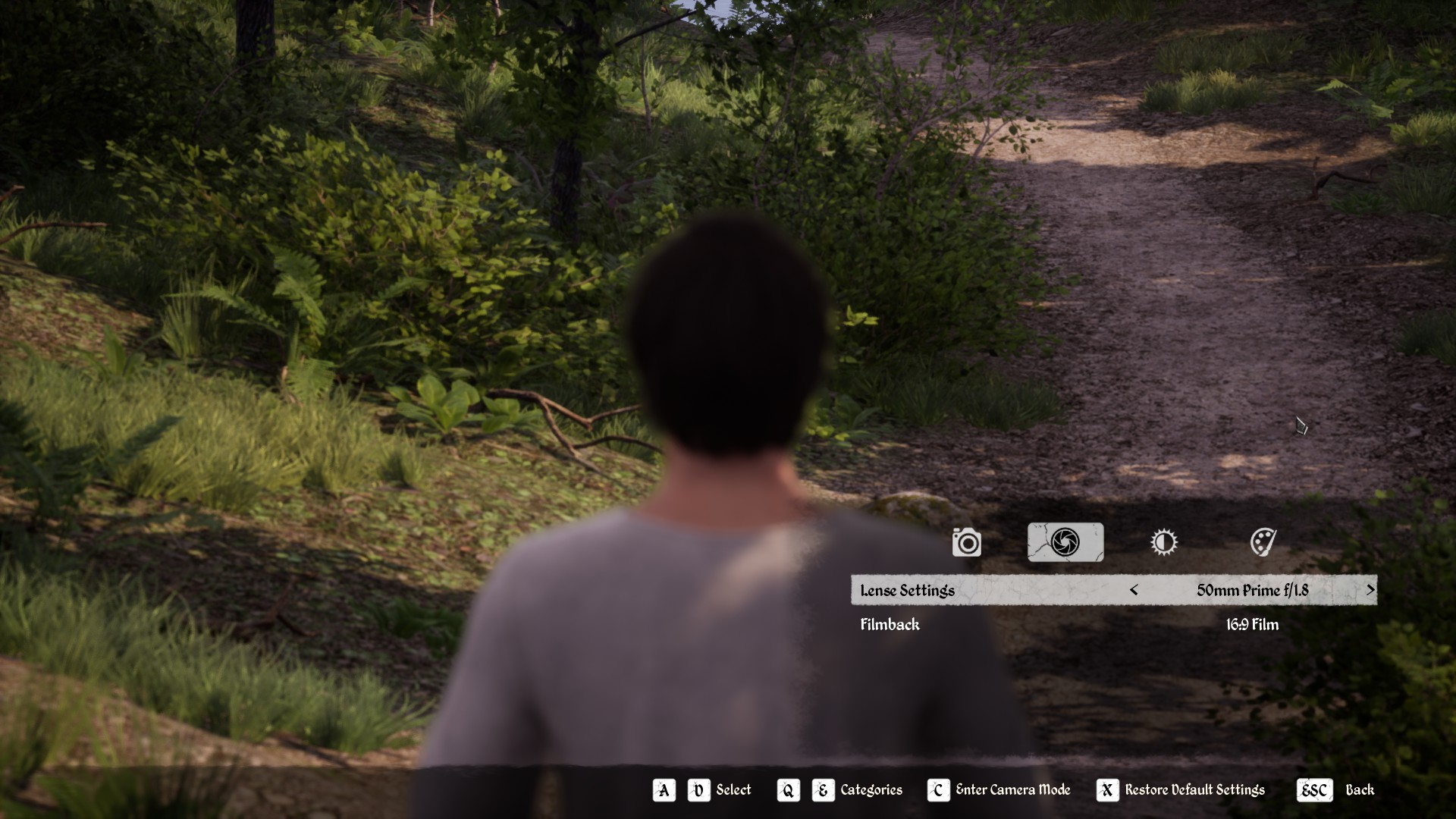Click the left arrow for Lense Settings
1456x819 pixels.
point(1134,590)
